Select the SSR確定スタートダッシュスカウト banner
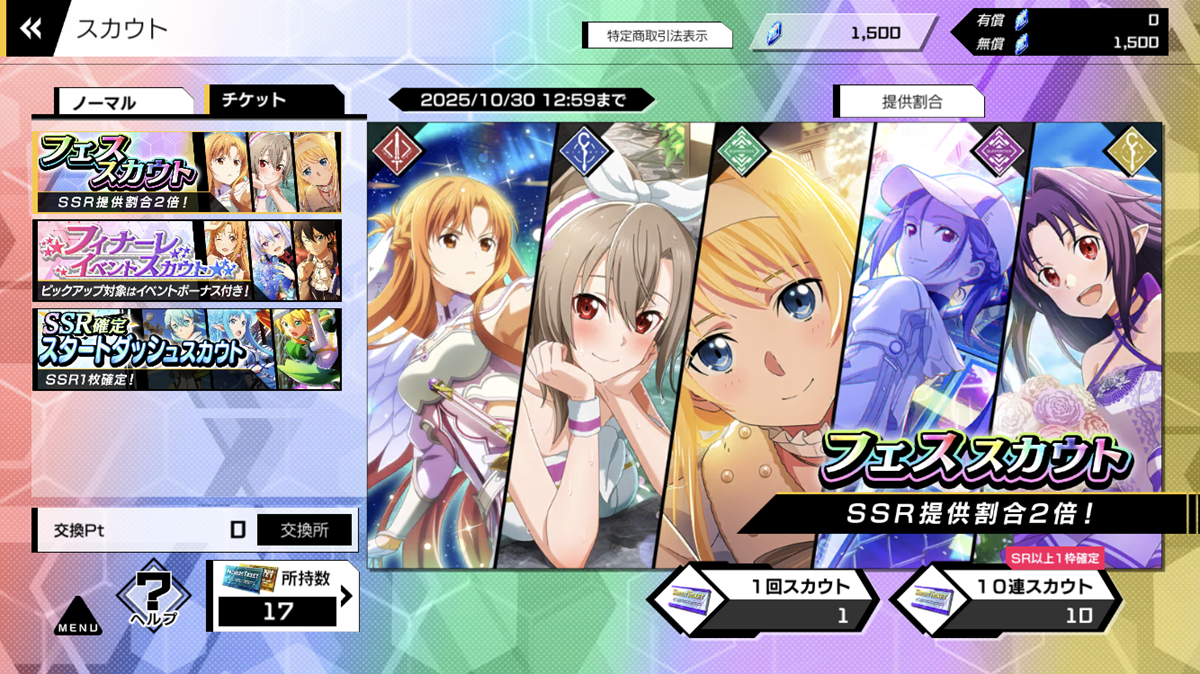Screen dimensions: 1200x674 pyautogui.click(x=188, y=348)
